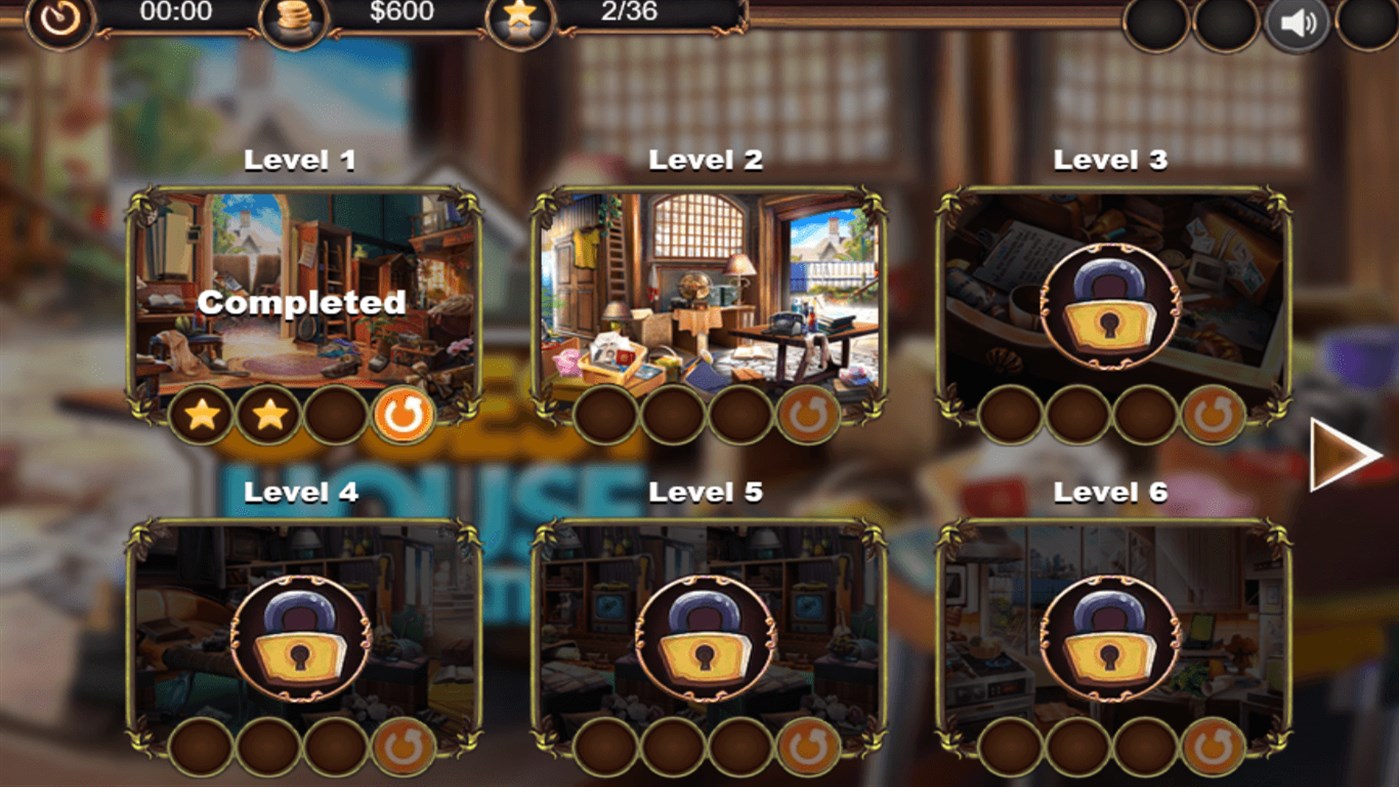Mute the game audio with the speaker icon
The height and width of the screenshot is (787, 1399).
(1297, 21)
